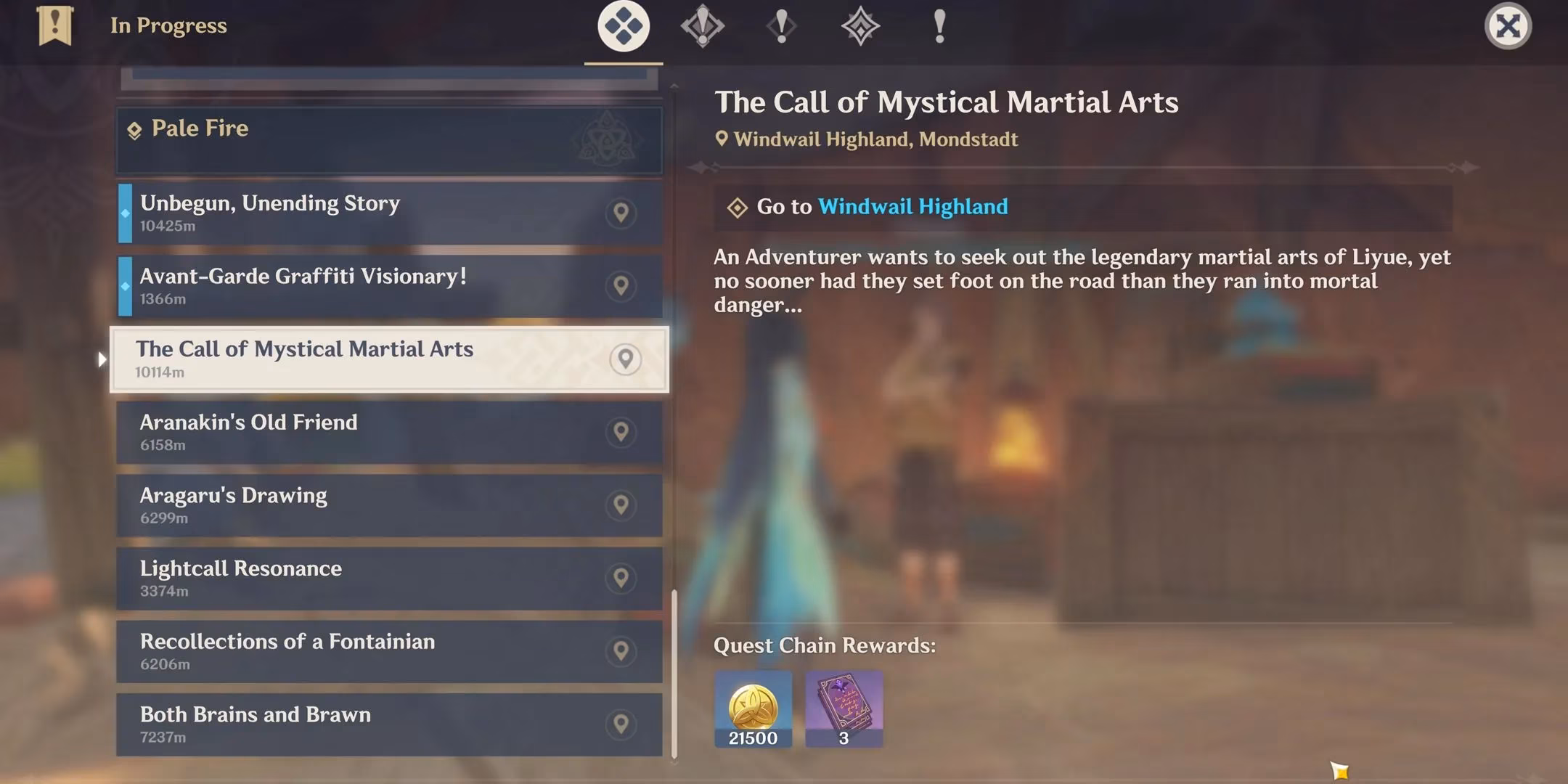Click the navigate icon on Lightcall Resonance
This screenshot has width=1568, height=784.
click(621, 578)
